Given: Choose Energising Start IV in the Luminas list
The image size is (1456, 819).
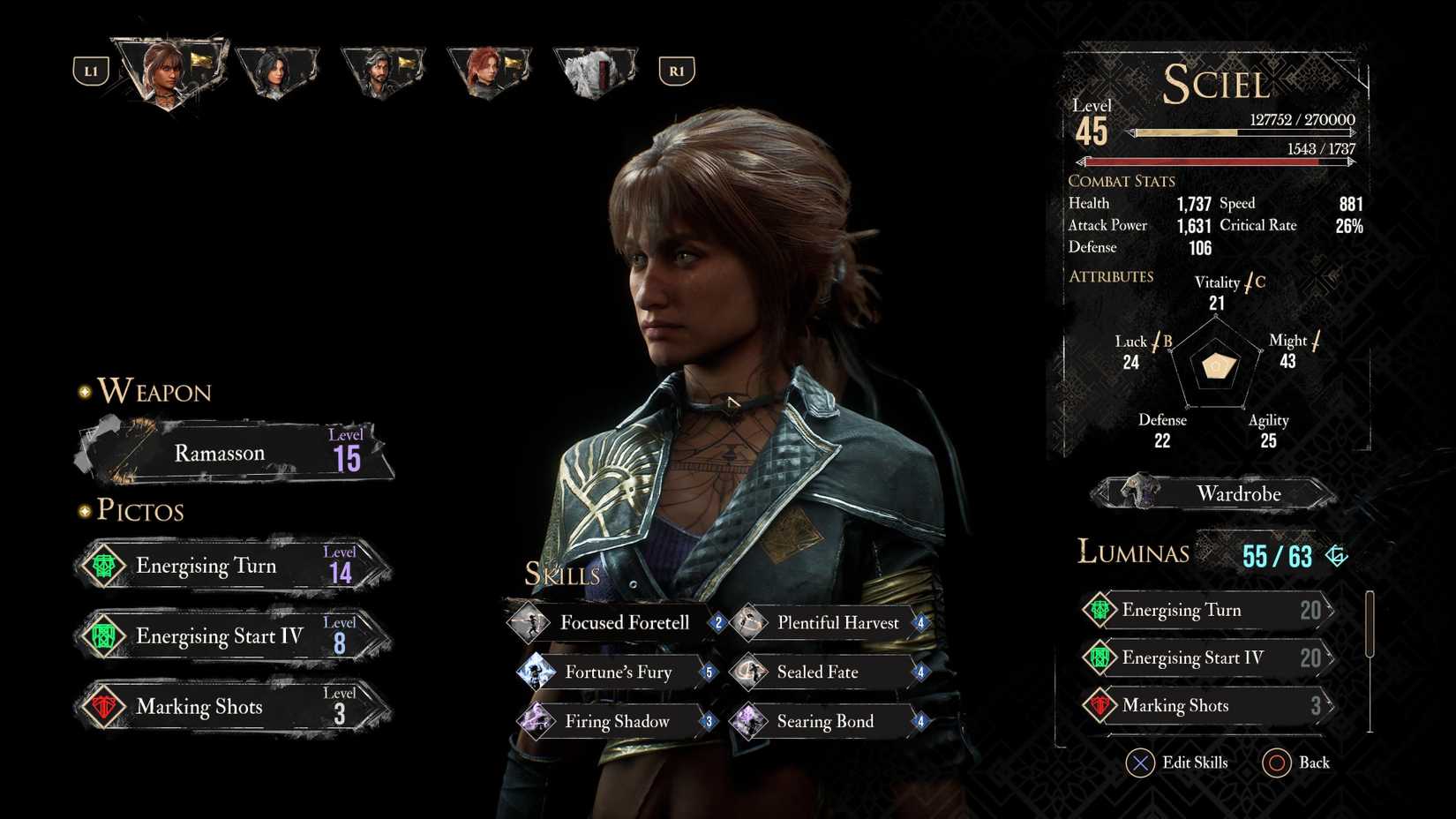Looking at the screenshot, I should [x=1207, y=657].
